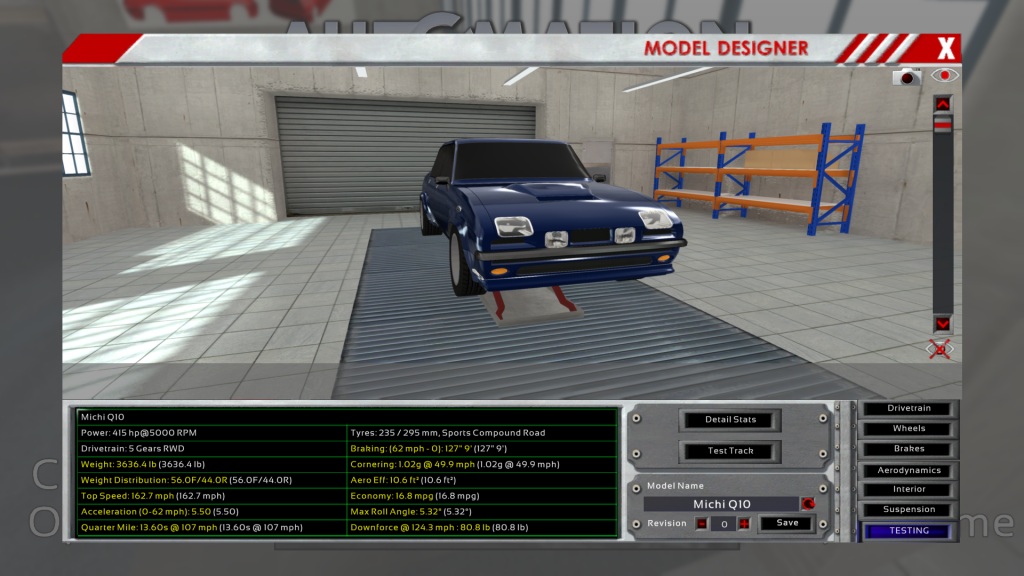Viewport: 1024px width, 576px height.
Task: Toggle the red eye view icon
Action: (x=943, y=75)
